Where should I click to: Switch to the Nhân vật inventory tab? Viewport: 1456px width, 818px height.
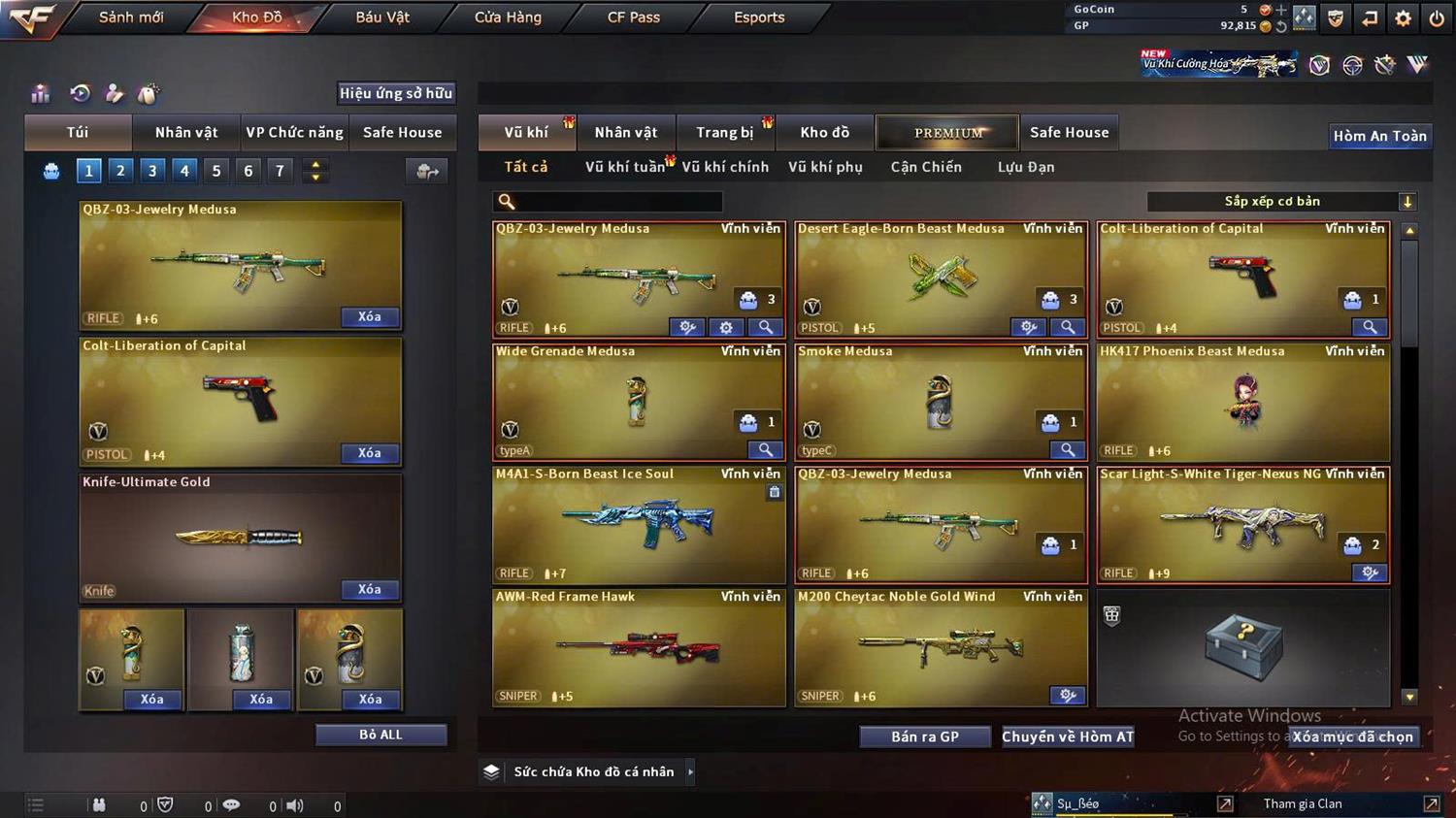click(625, 133)
